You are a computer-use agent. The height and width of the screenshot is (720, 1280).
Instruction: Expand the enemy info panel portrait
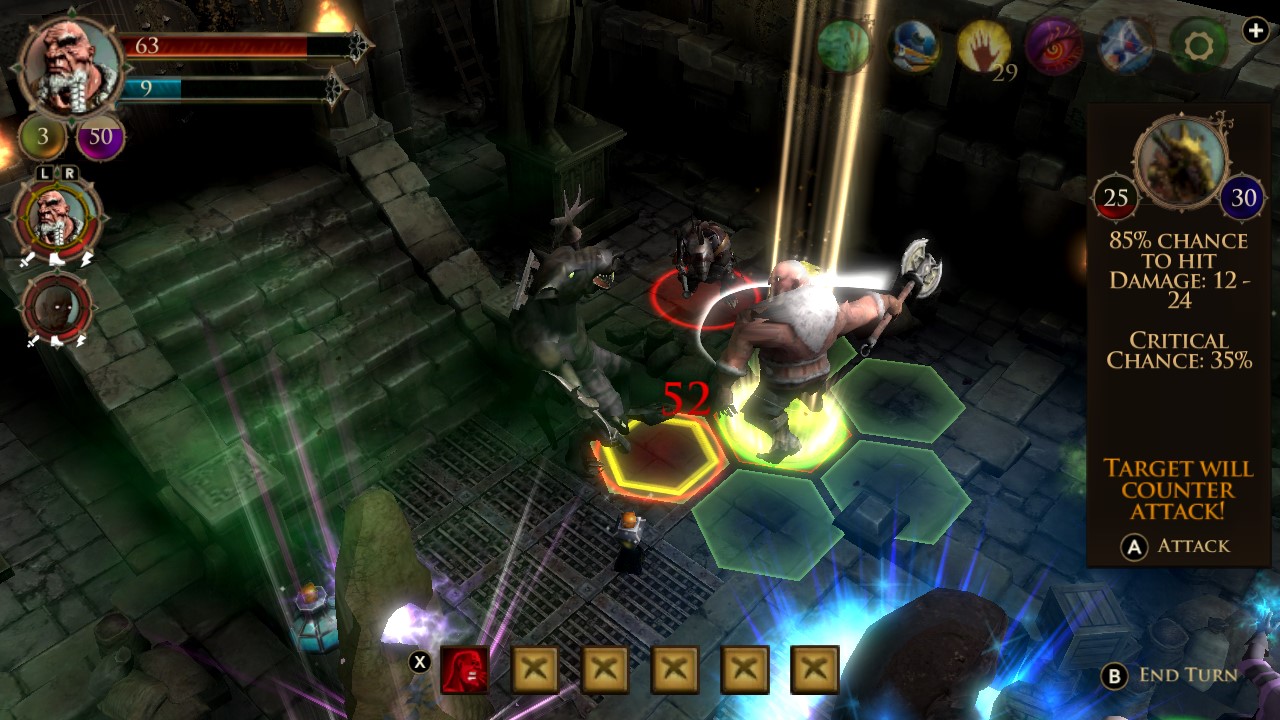[1180, 158]
